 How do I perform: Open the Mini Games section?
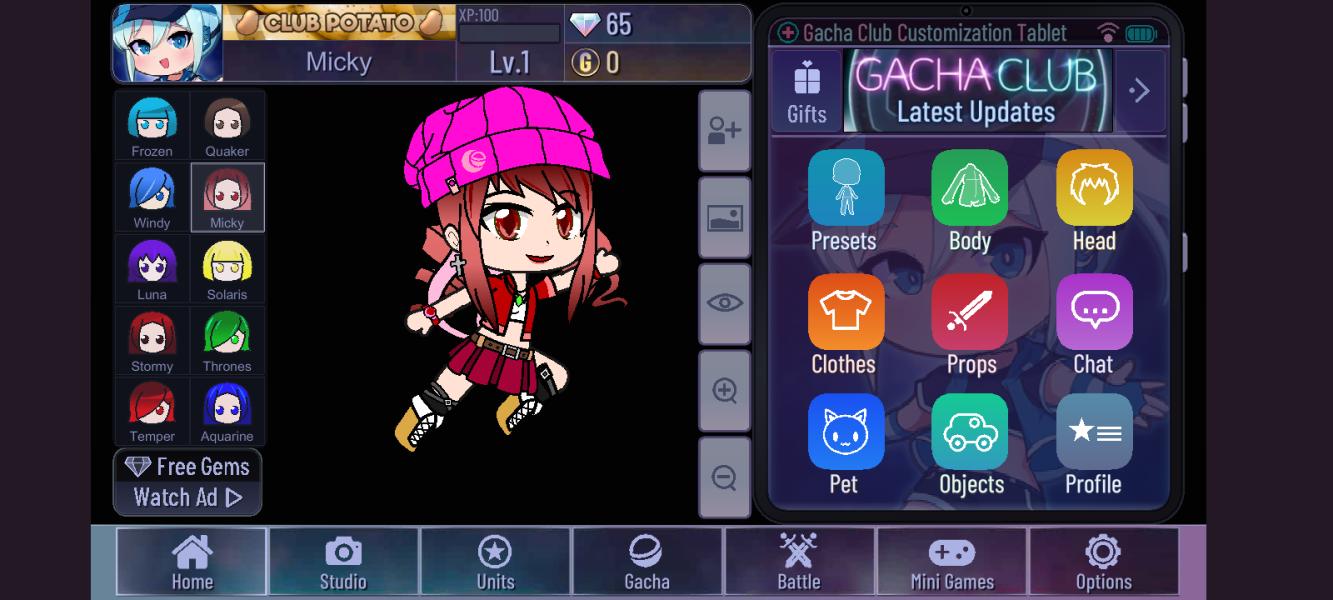951,562
